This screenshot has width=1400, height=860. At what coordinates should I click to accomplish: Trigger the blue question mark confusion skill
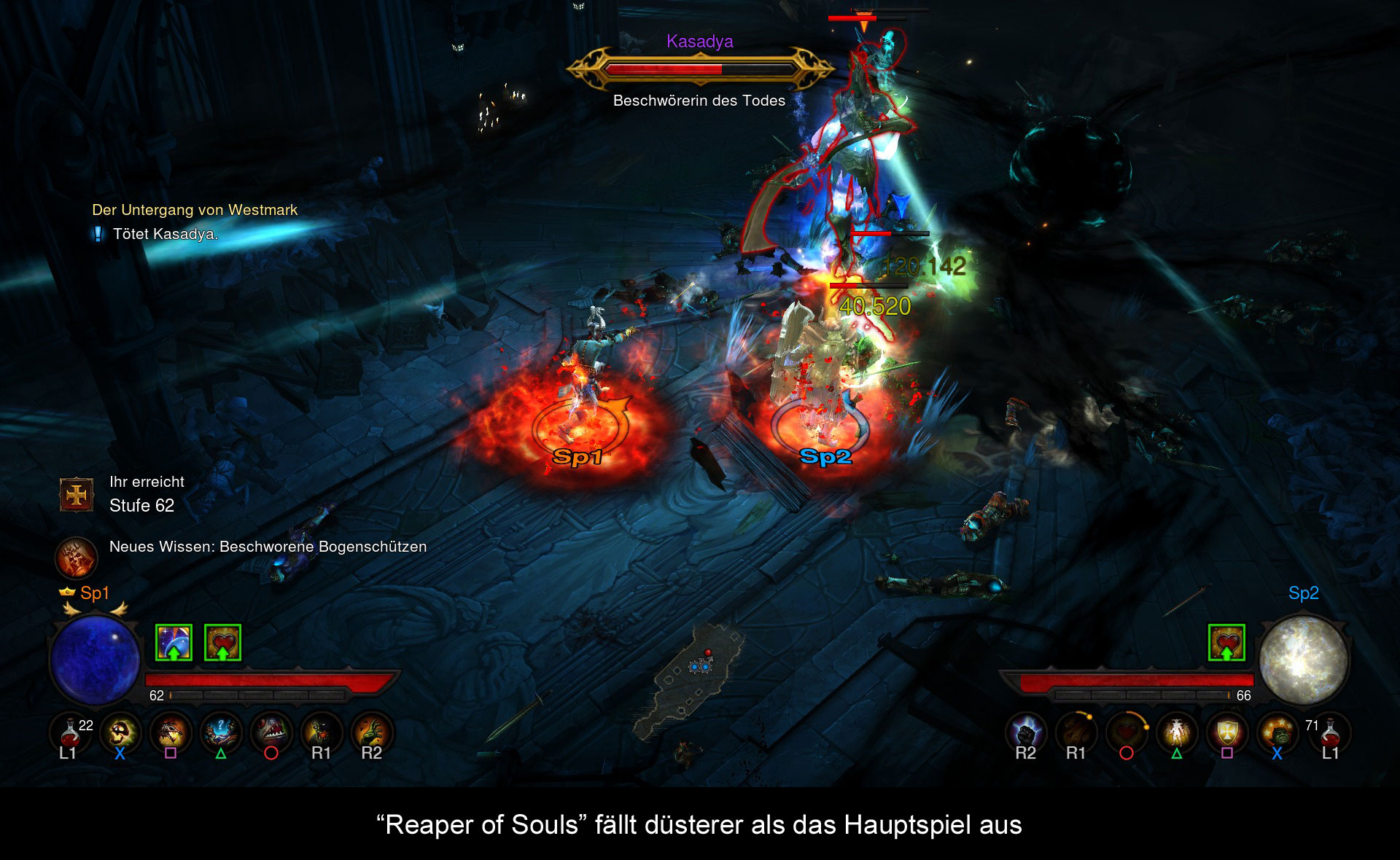(x=221, y=731)
